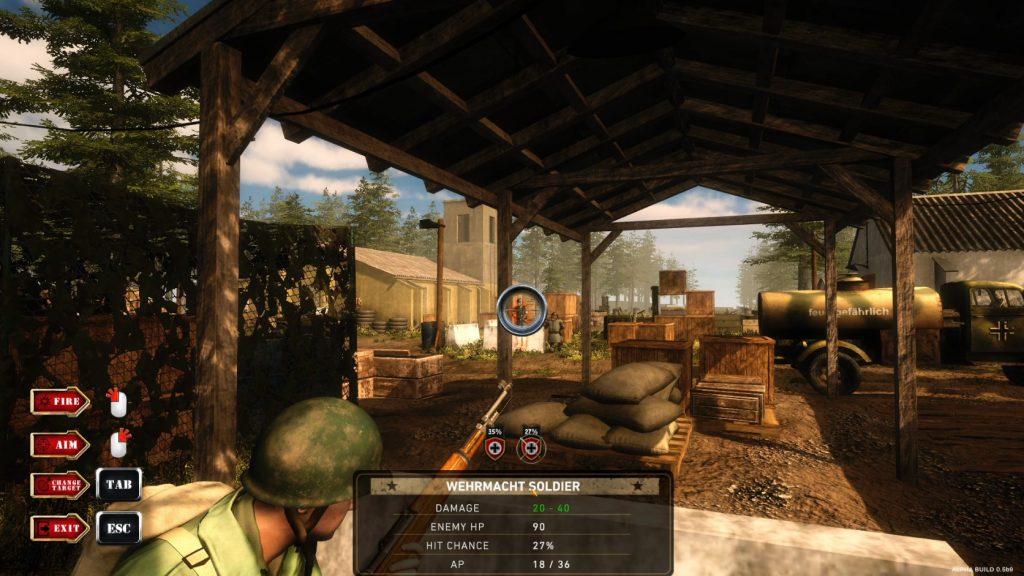Click the red FIRE button
This screenshot has height=576, width=1024.
click(59, 402)
